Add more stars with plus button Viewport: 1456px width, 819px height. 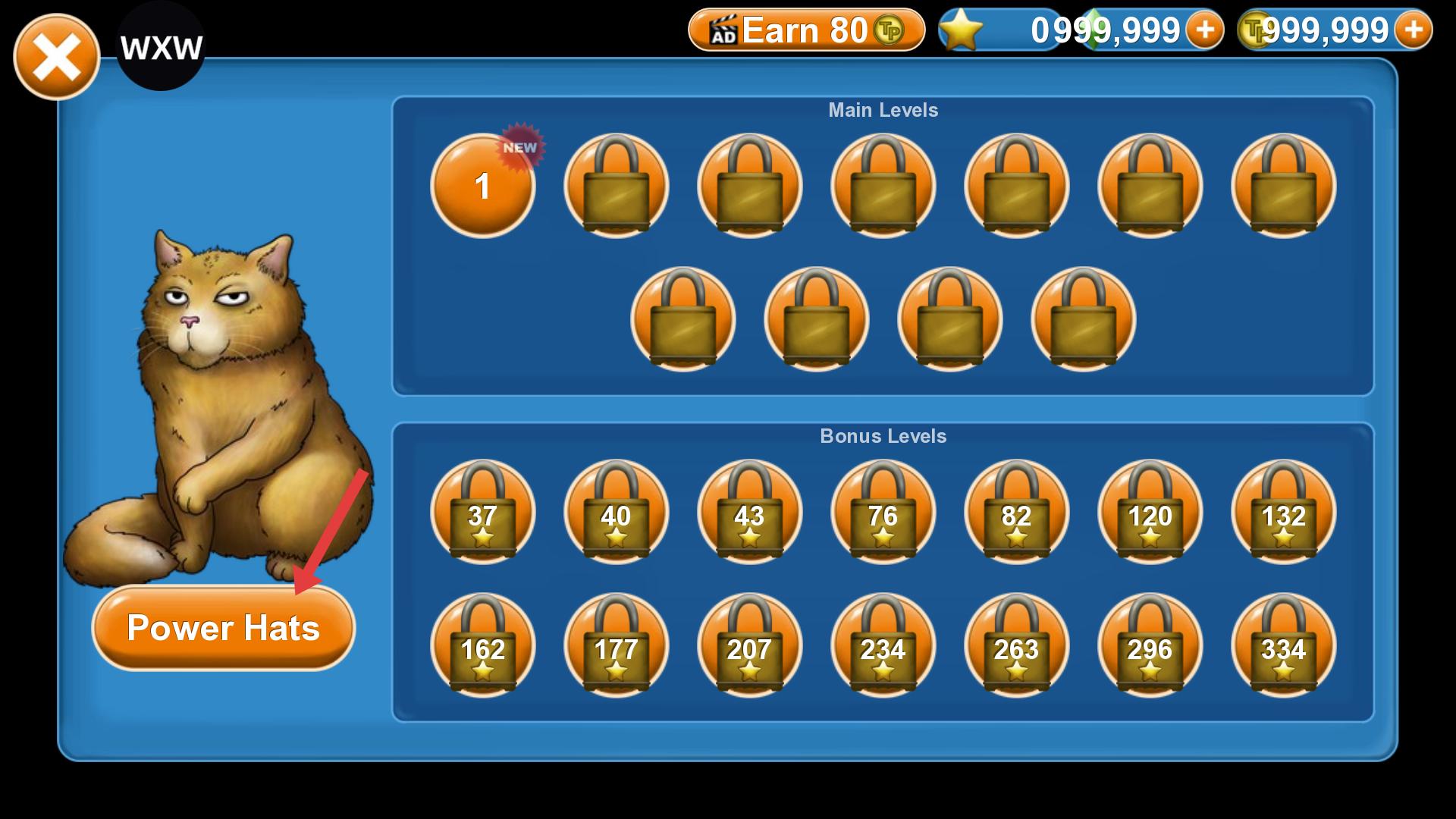[x=1204, y=30]
